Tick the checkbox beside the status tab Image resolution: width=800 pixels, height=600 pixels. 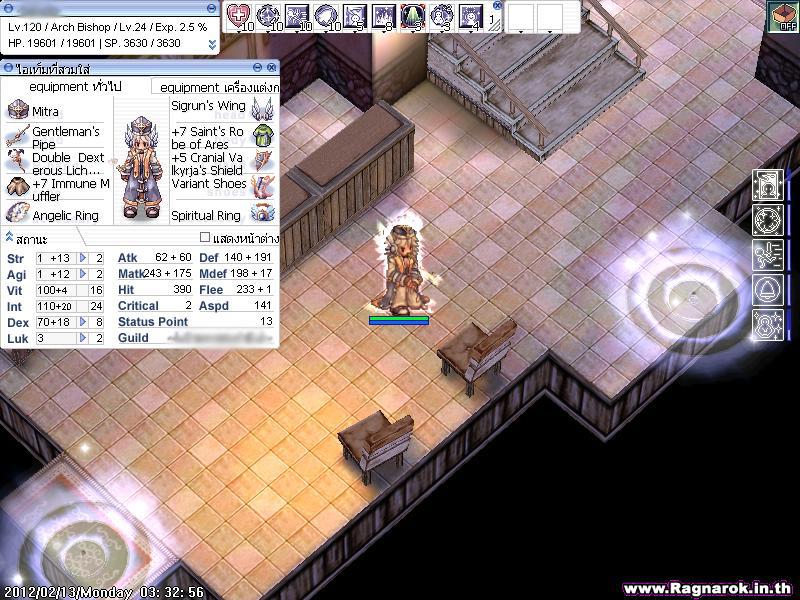(x=205, y=238)
